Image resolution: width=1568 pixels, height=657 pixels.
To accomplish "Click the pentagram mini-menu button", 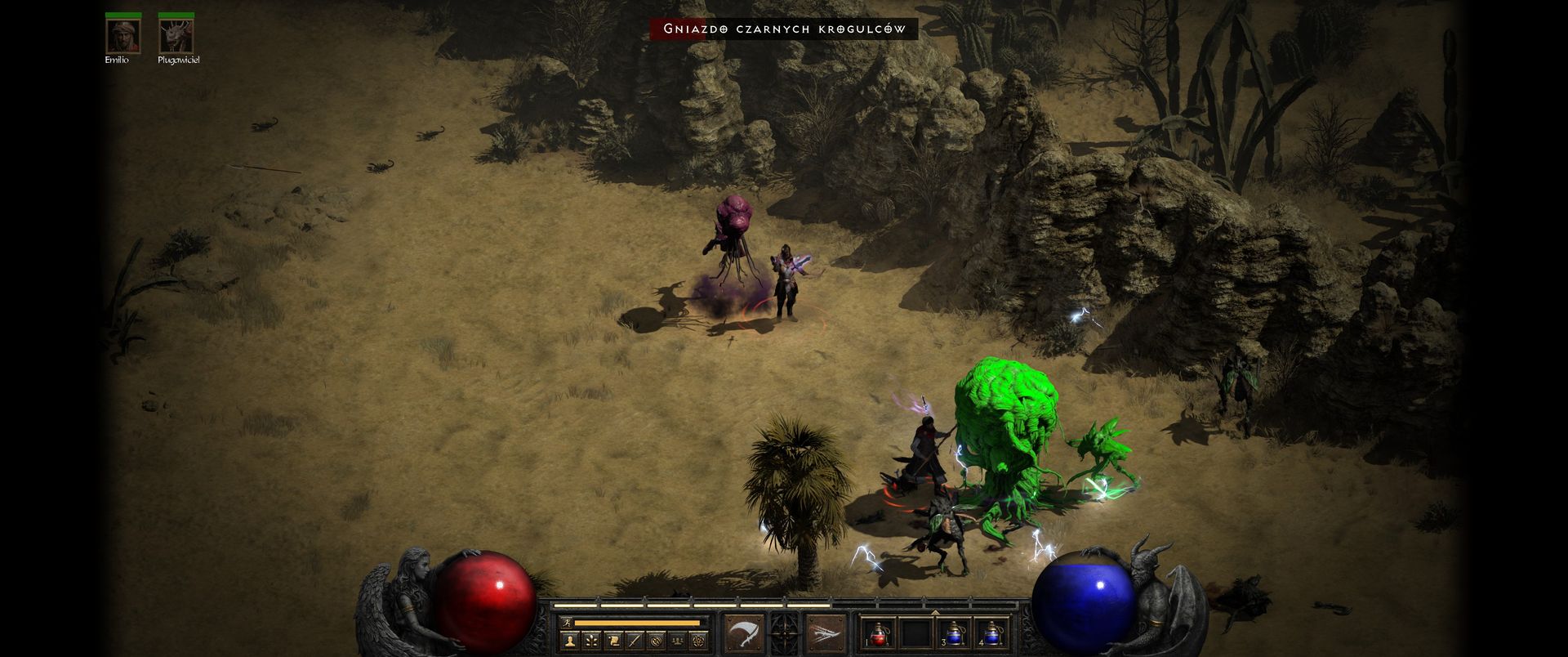I will pos(698,641).
